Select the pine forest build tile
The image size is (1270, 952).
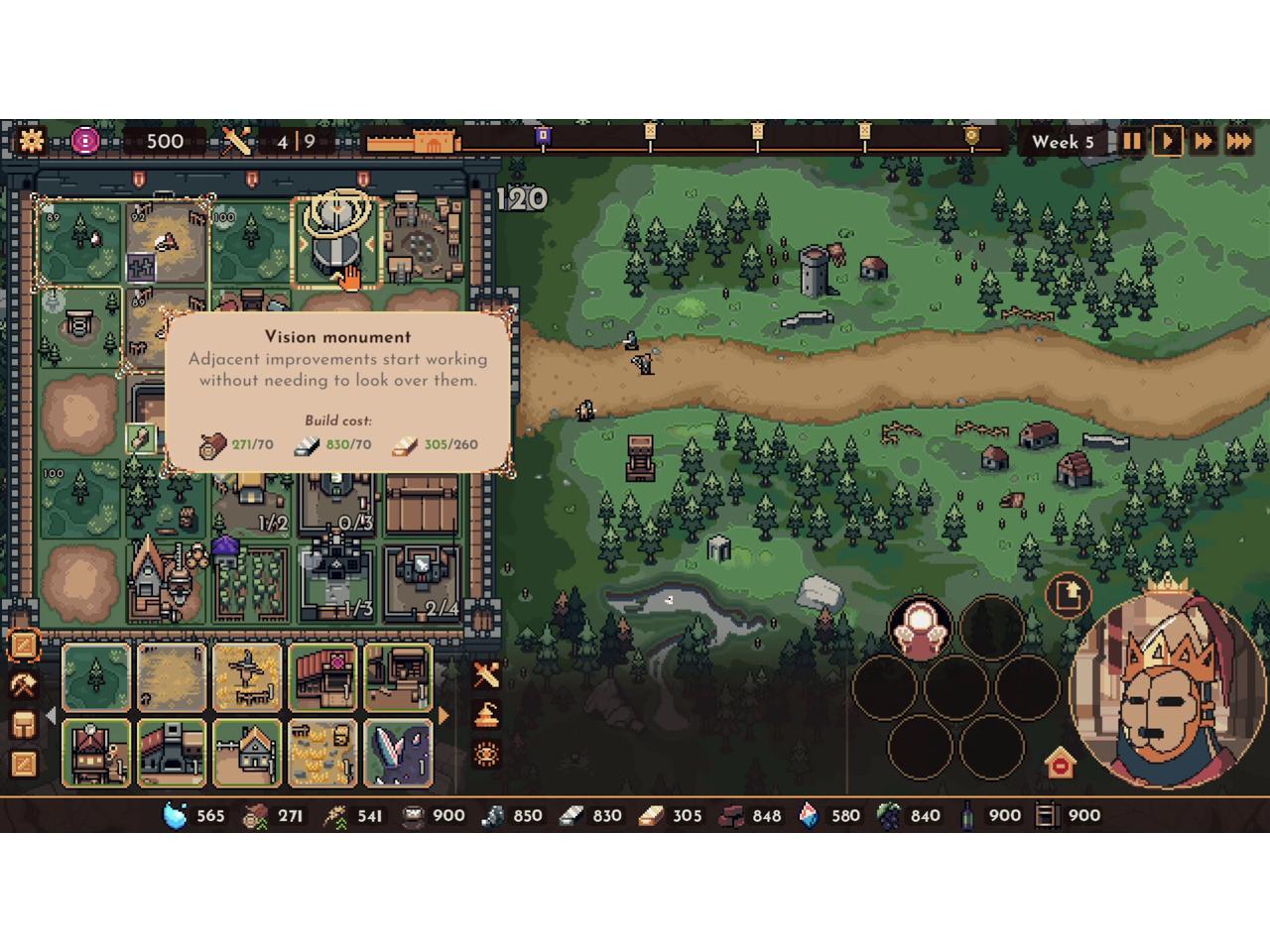96,678
